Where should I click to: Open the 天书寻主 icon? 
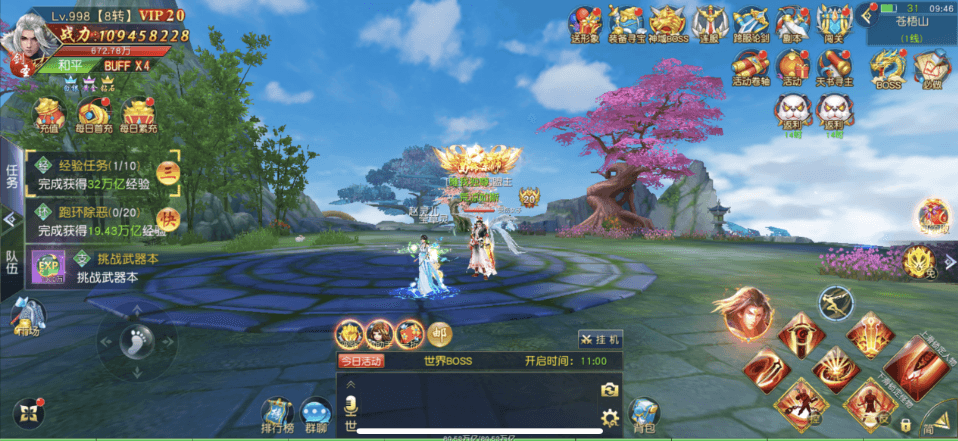click(x=832, y=68)
